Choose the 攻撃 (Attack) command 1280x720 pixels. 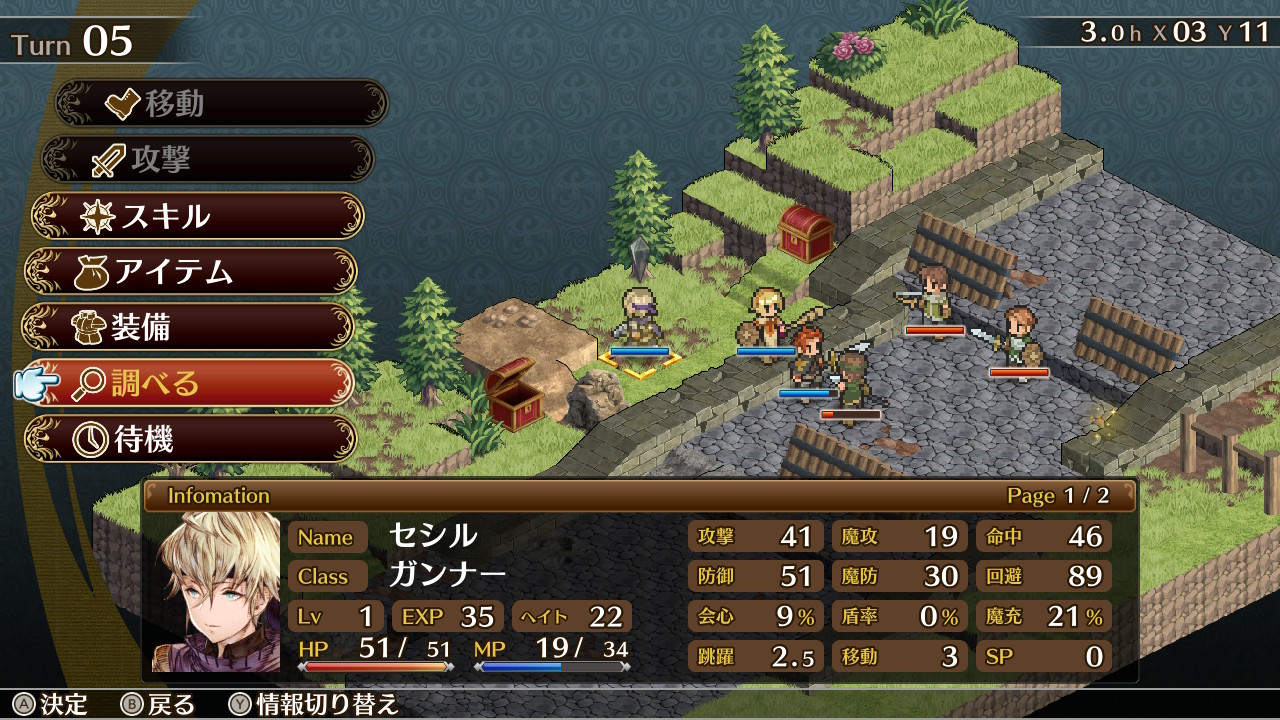click(x=207, y=159)
